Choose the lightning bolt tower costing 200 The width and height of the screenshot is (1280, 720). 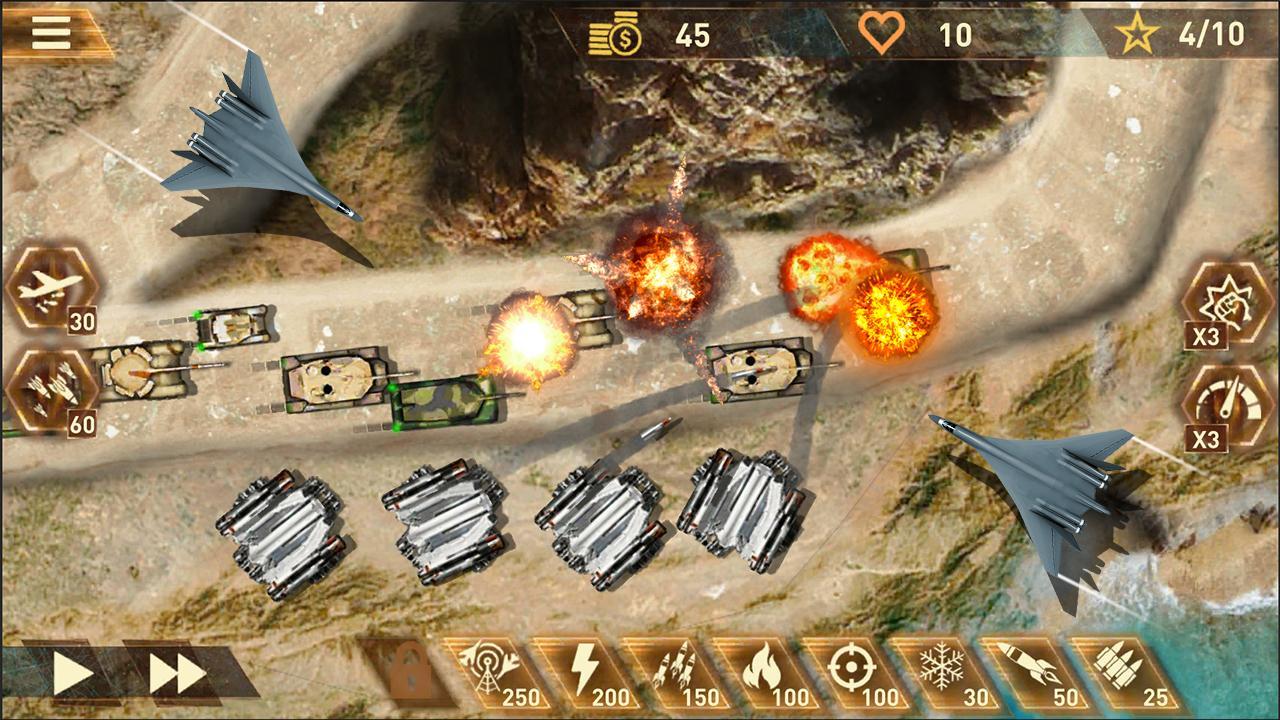[580, 671]
